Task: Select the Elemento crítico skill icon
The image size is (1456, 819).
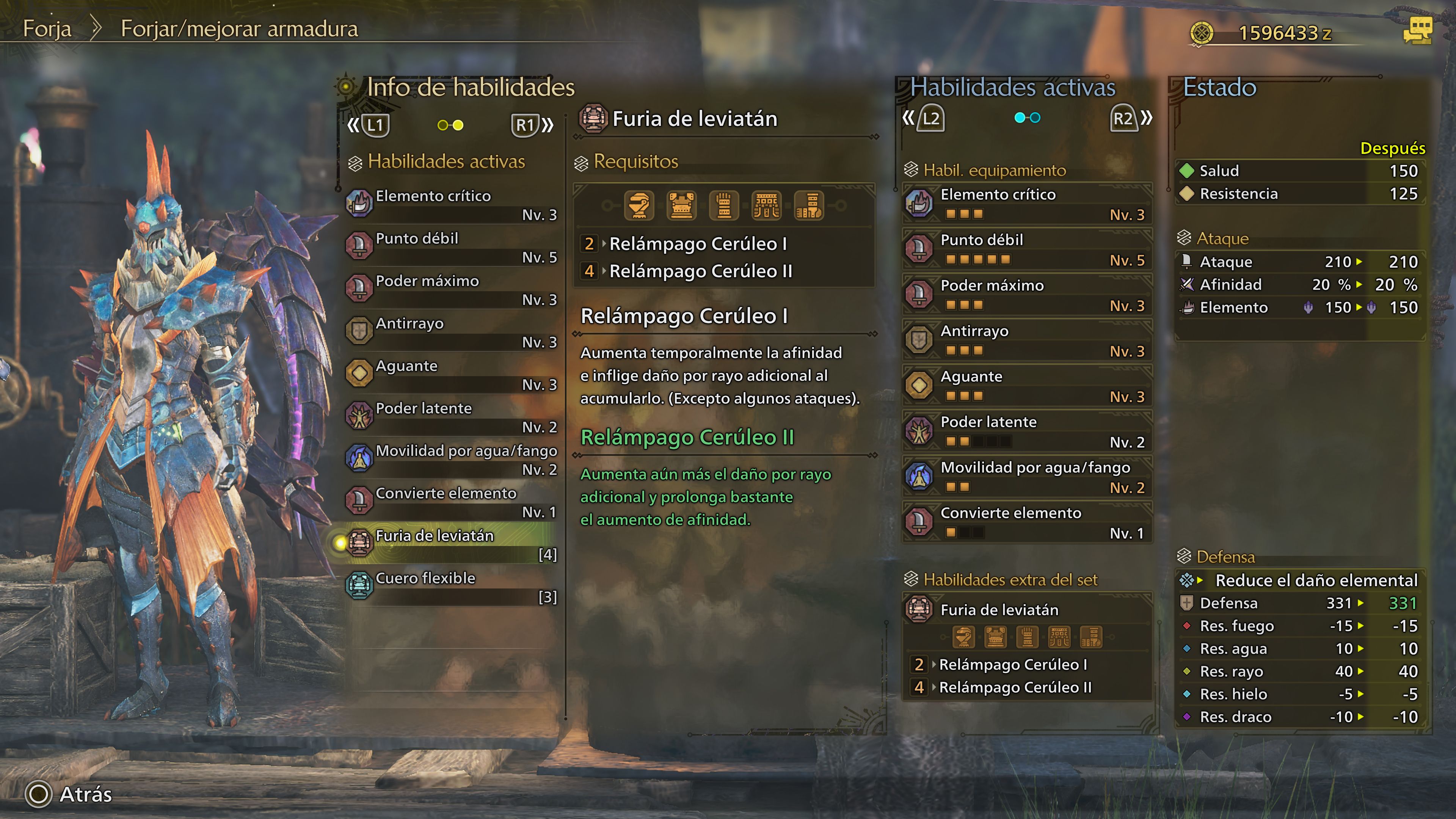Action: (x=360, y=202)
